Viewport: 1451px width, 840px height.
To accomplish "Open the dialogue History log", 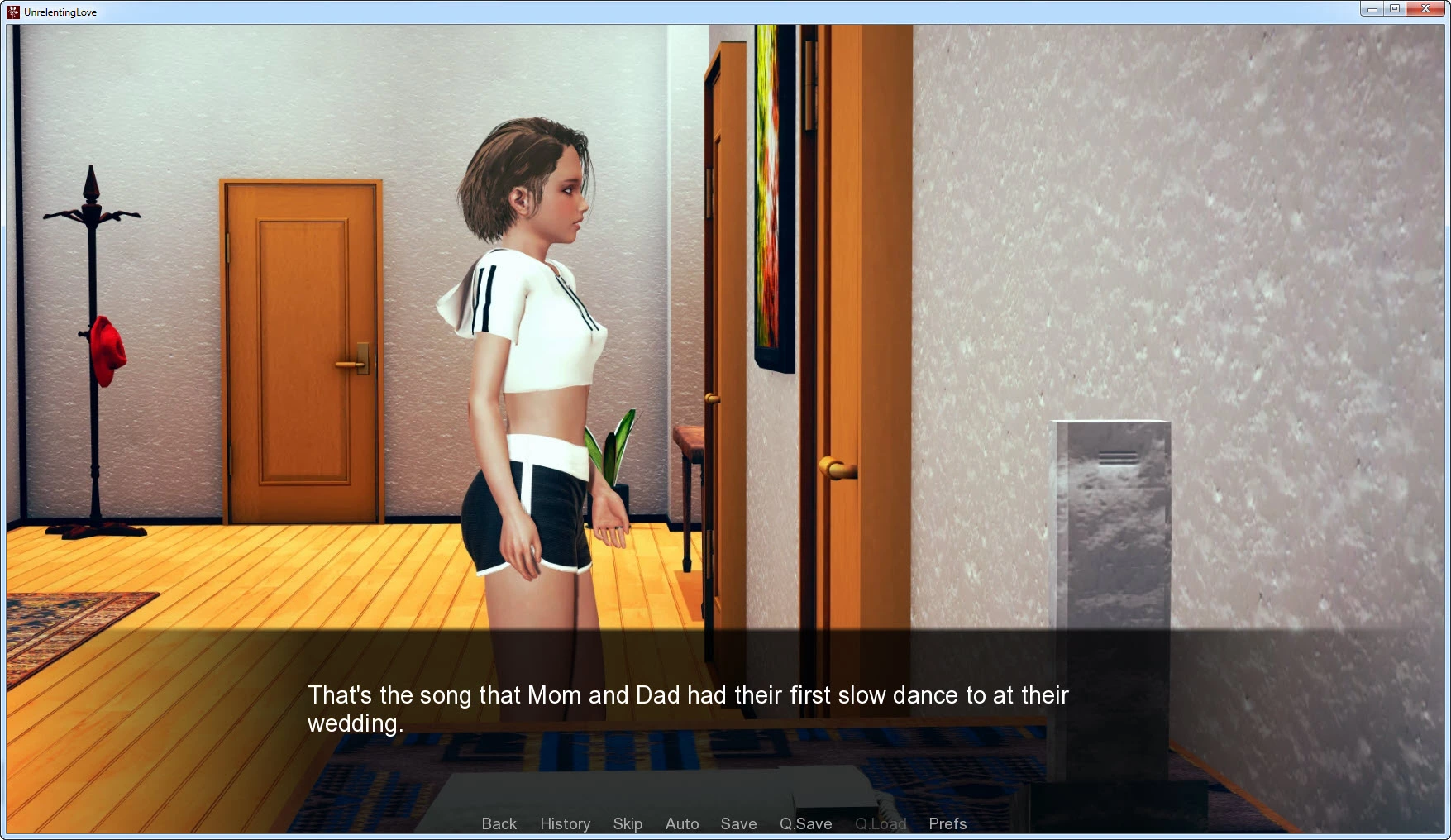I will [x=565, y=823].
